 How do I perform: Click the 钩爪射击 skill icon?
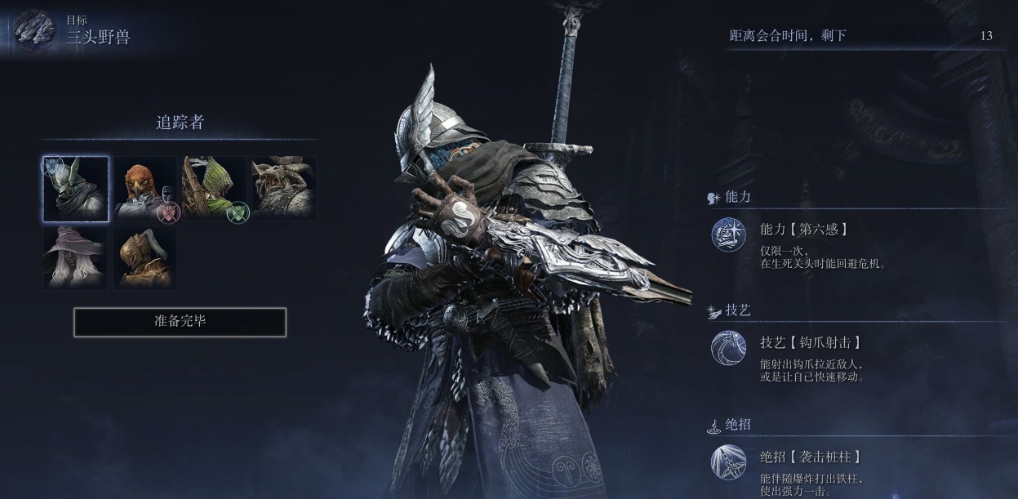728,349
